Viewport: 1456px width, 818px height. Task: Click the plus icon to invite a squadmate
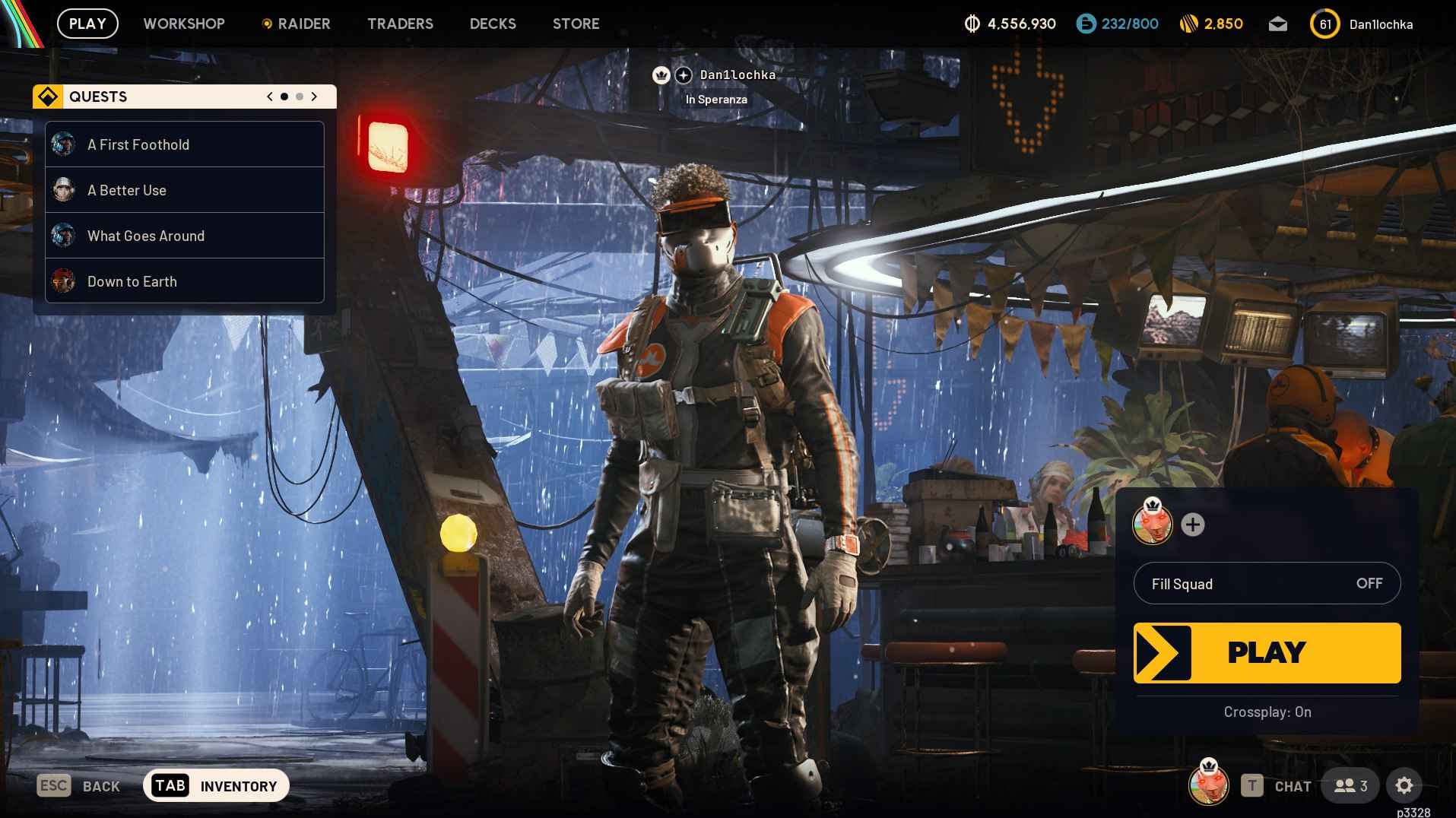pos(1193,525)
